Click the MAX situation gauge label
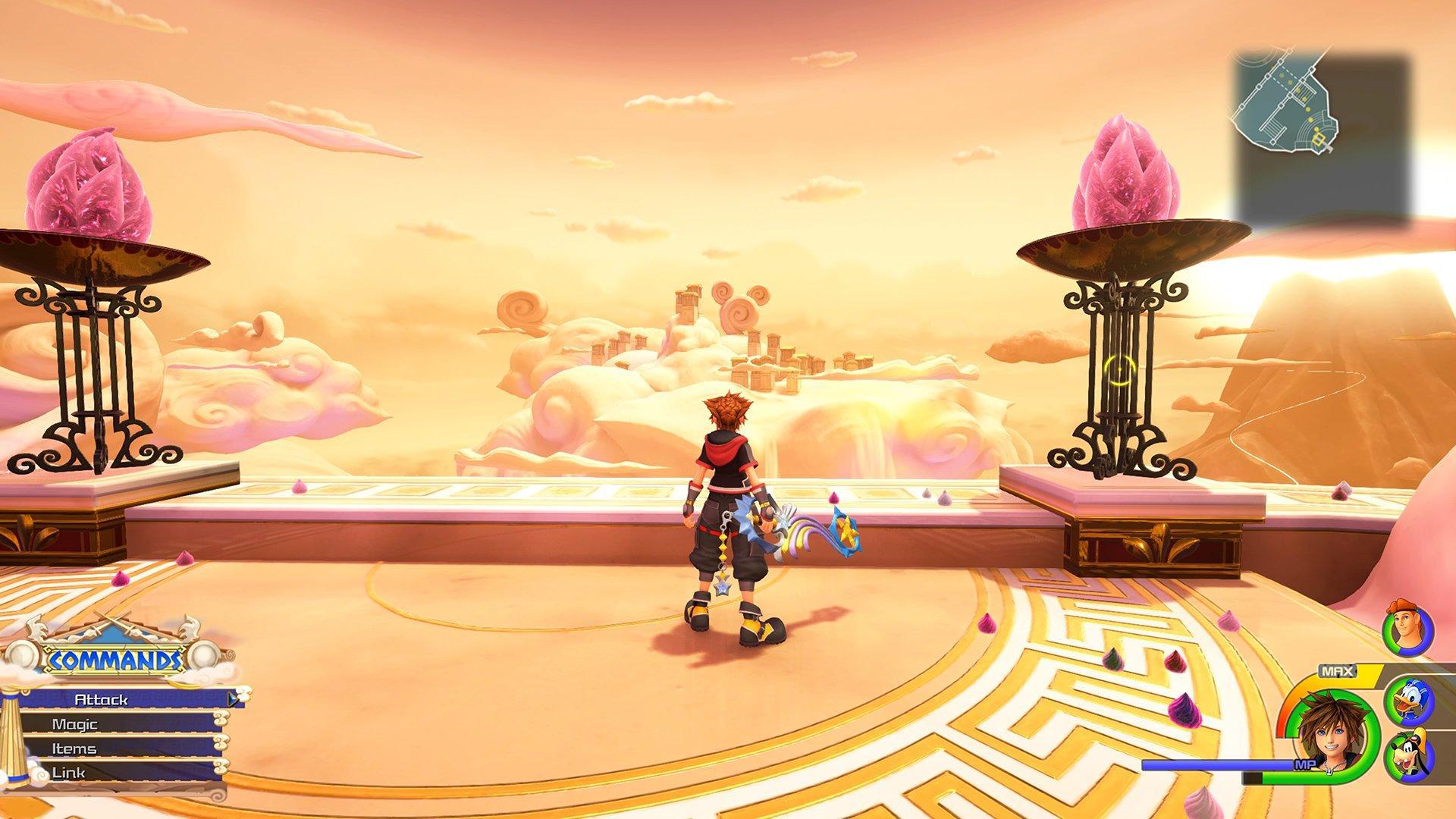The width and height of the screenshot is (1456, 819). [1337, 670]
